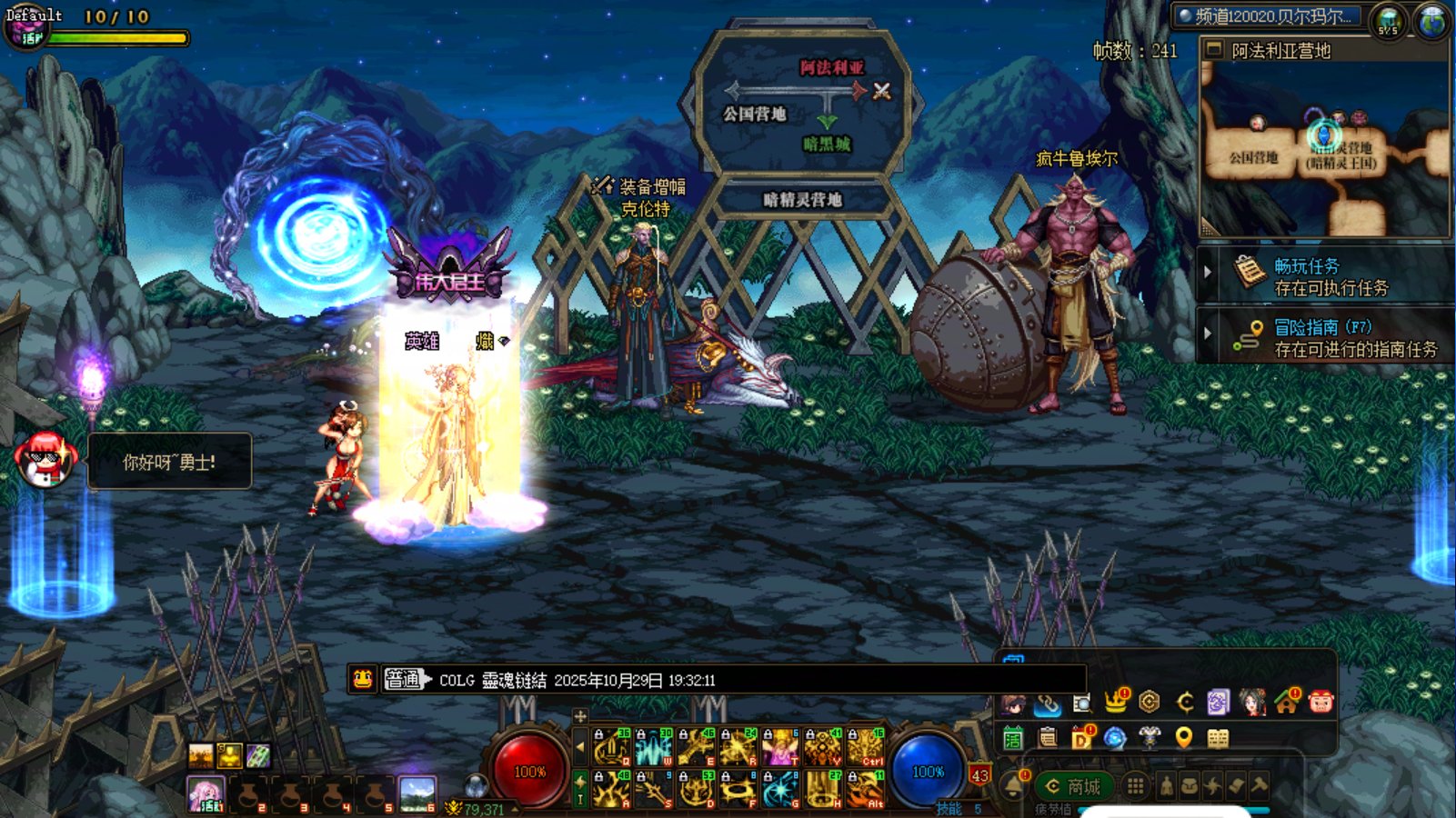Select the landscape item in quick slot 6

pos(417,793)
